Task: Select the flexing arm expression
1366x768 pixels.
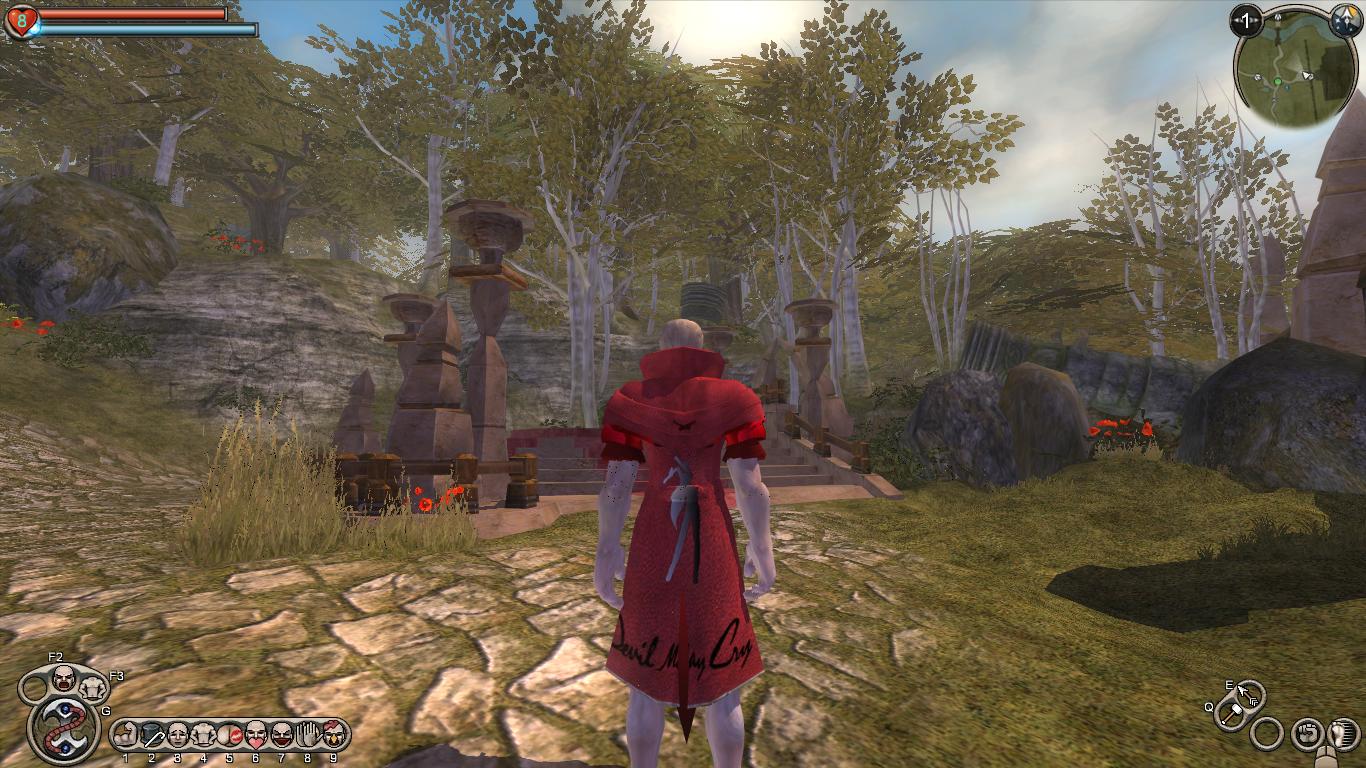Action: point(126,736)
